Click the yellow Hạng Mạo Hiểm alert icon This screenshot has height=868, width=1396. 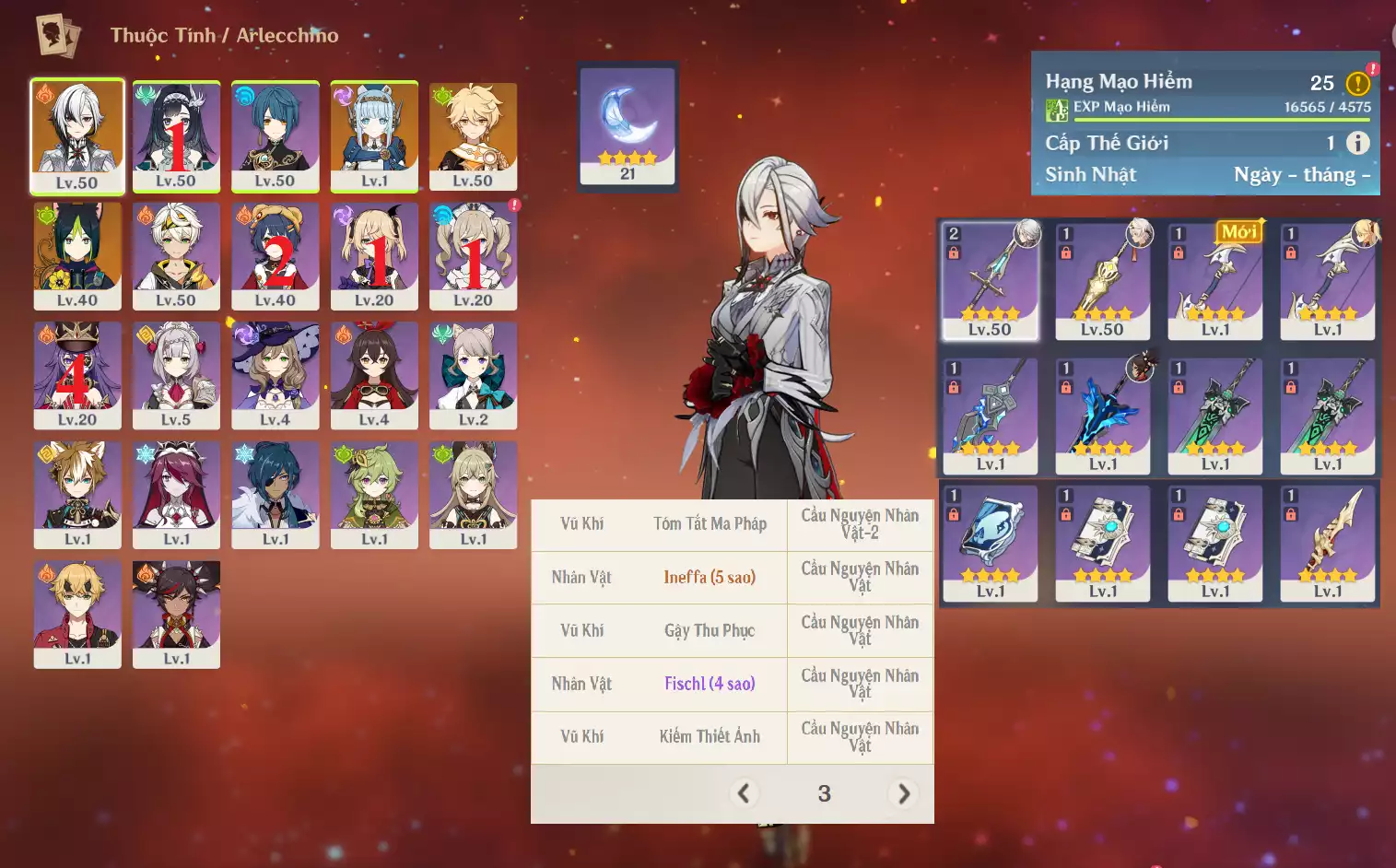click(1357, 84)
